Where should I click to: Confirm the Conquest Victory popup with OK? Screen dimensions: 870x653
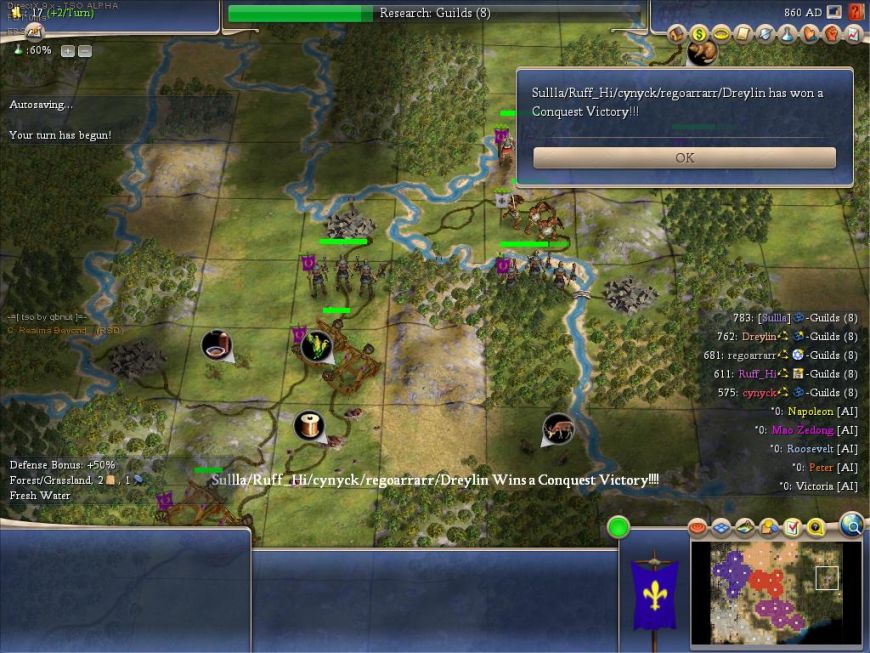pyautogui.click(x=684, y=158)
